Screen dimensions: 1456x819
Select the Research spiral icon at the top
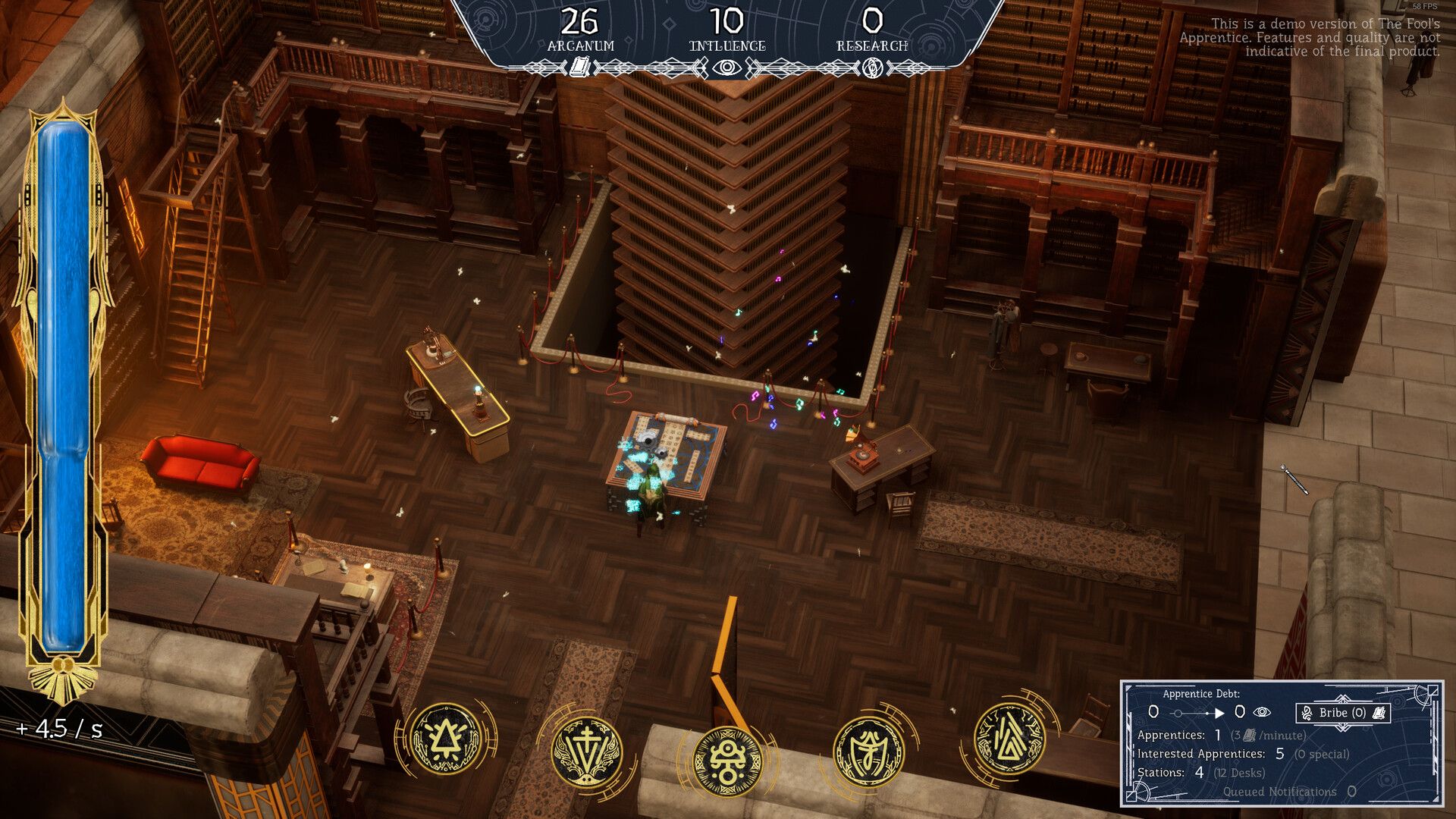click(x=873, y=67)
